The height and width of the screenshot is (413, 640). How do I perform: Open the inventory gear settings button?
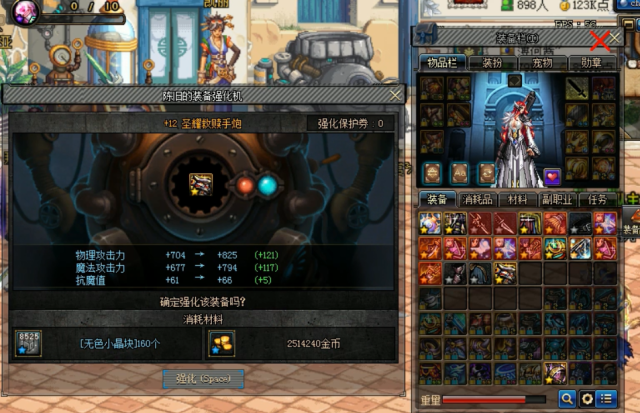tap(588, 399)
